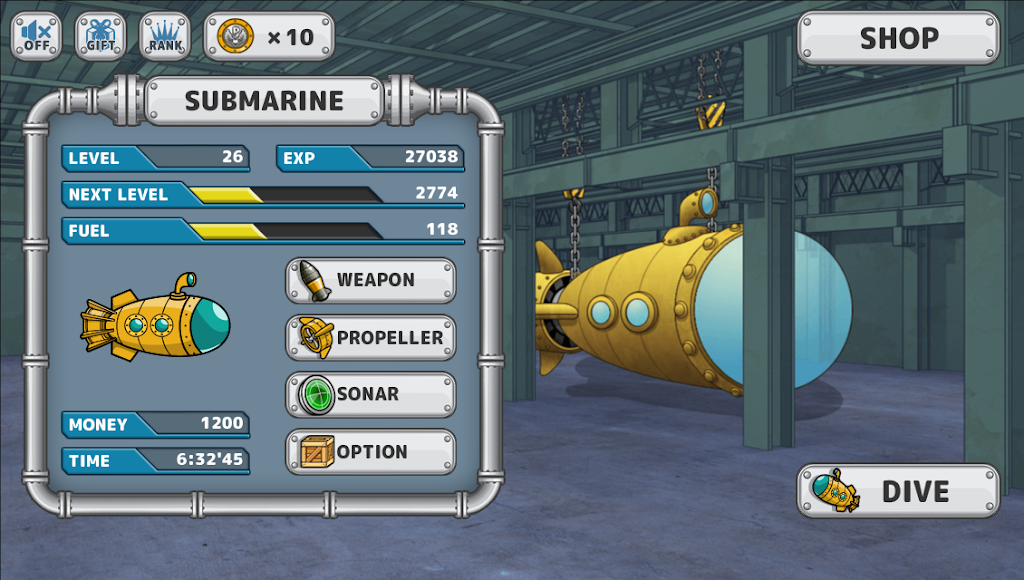This screenshot has height=580, width=1024.
Task: Choose the SONAR upgrade option
Action: (x=371, y=394)
